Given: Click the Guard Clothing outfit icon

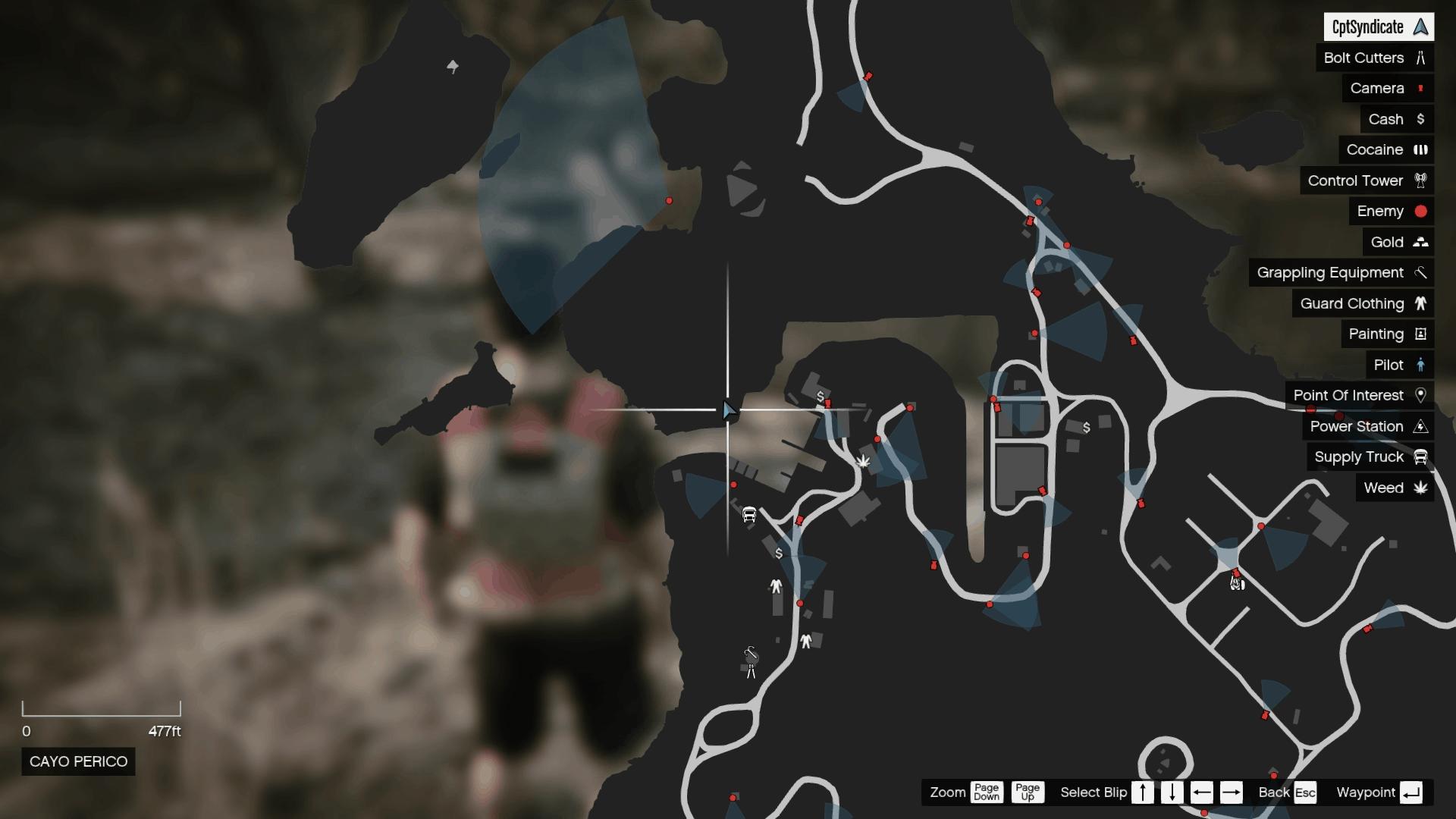Looking at the screenshot, I should click(1421, 303).
